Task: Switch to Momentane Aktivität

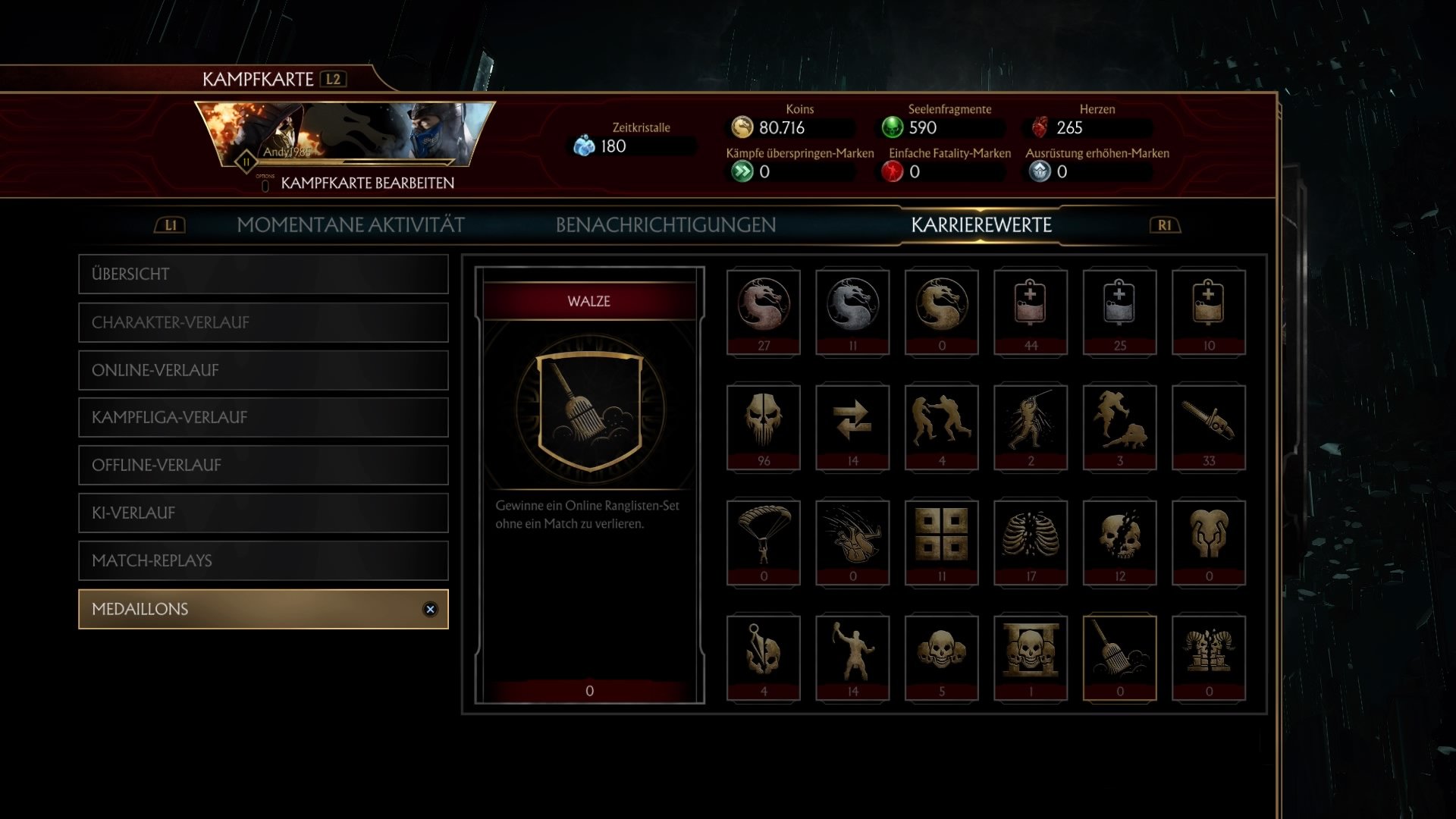Action: (x=351, y=224)
